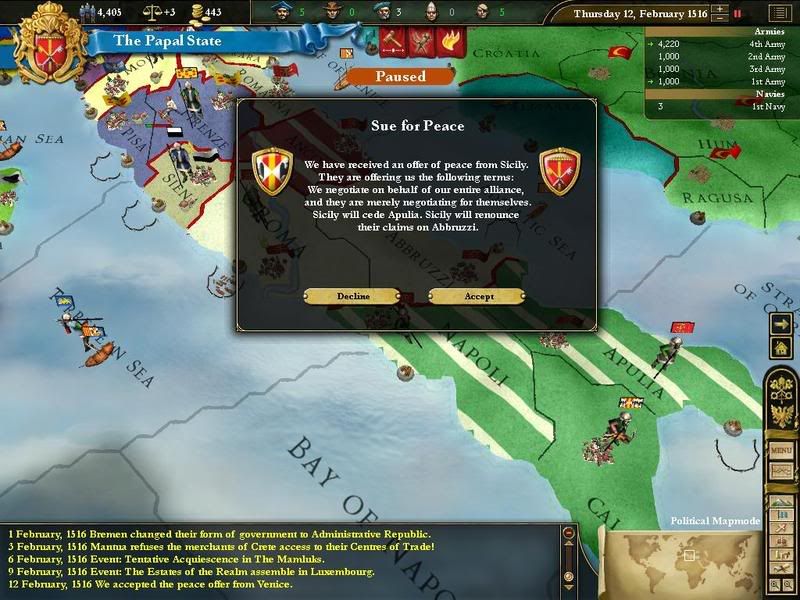The width and height of the screenshot is (800, 600).
Task: Click the home icon button
Action: [781, 347]
